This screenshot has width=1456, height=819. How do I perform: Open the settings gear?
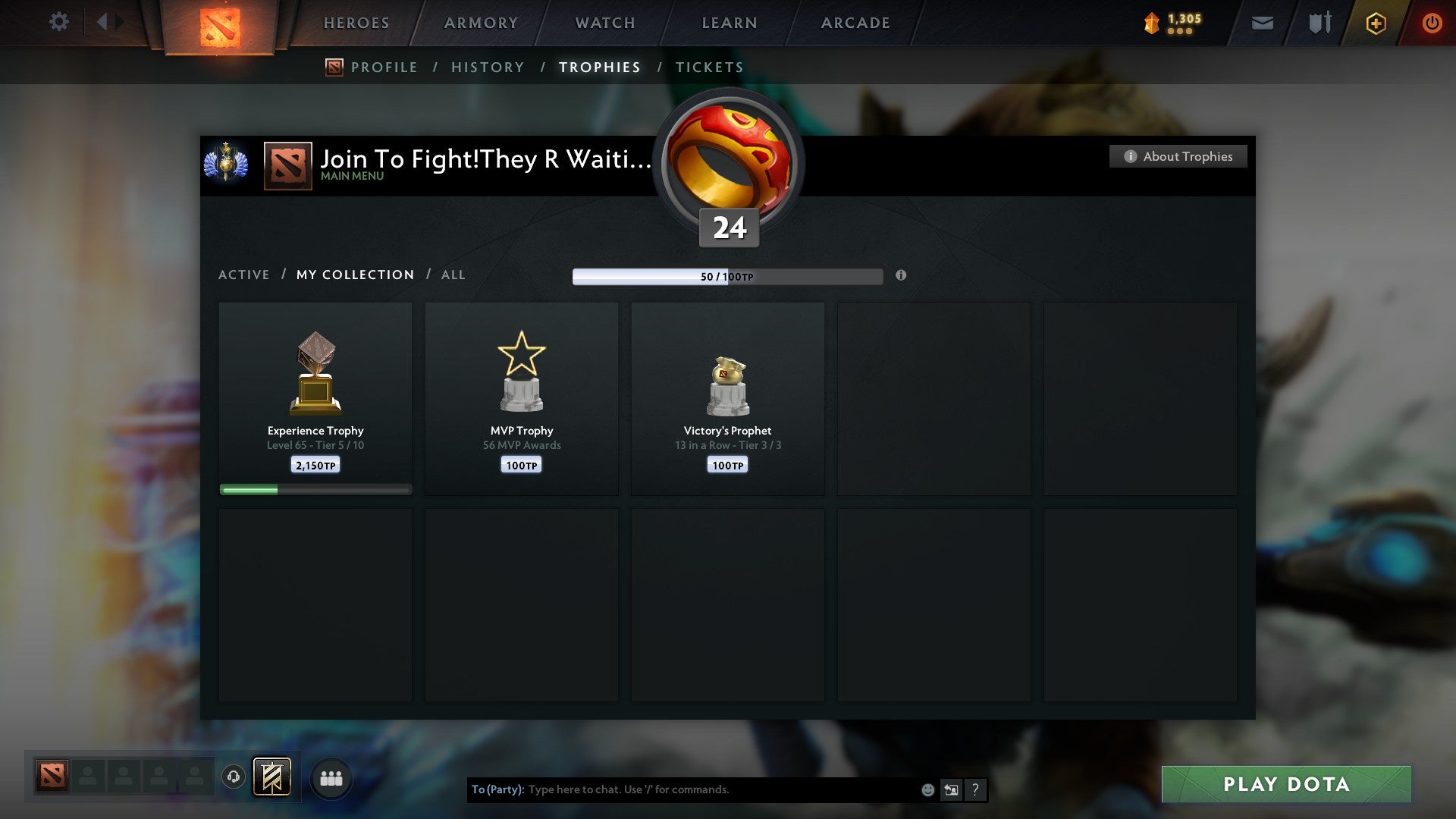click(x=59, y=22)
